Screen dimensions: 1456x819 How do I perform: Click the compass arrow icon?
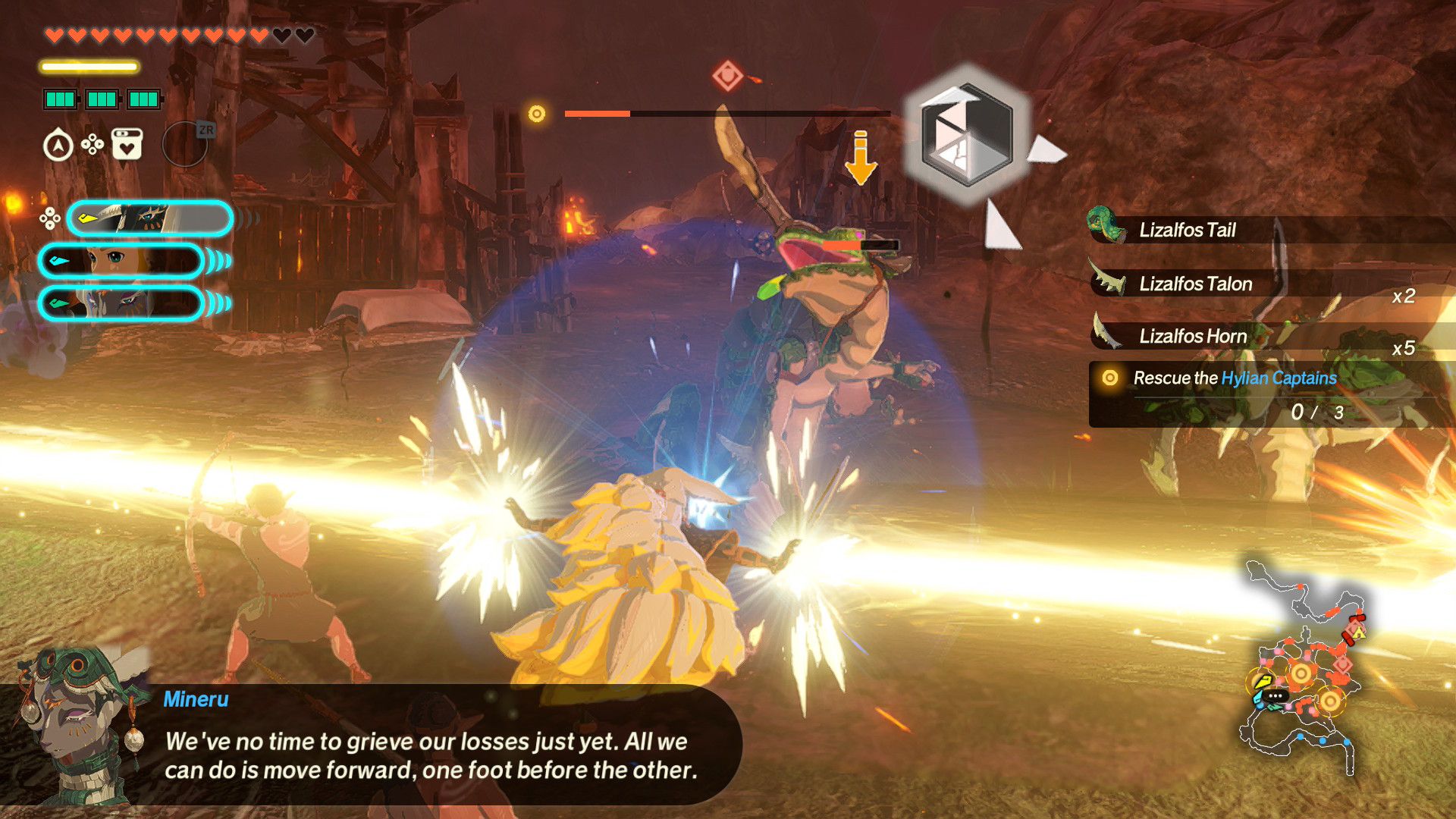58,146
